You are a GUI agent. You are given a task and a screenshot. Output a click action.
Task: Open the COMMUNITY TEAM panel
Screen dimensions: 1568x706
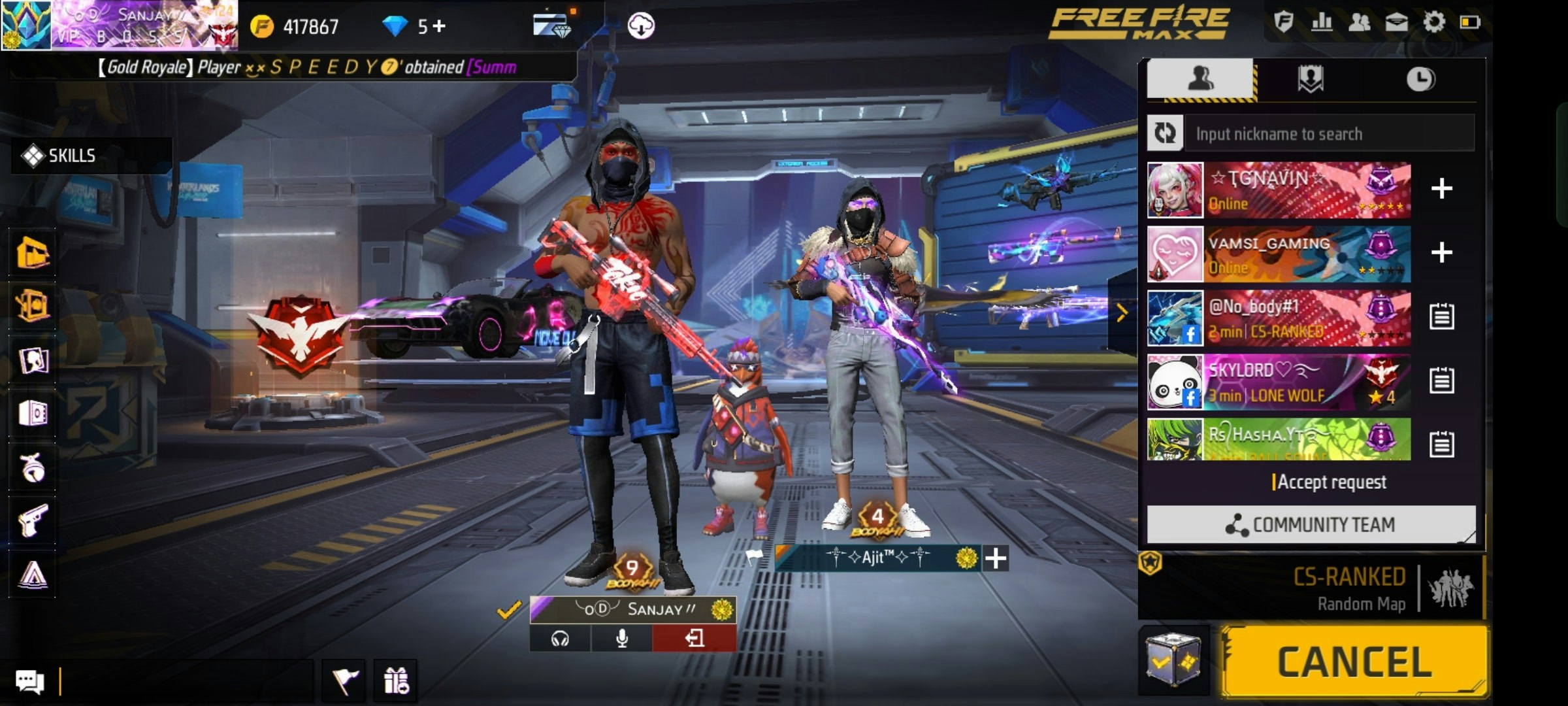point(1311,524)
